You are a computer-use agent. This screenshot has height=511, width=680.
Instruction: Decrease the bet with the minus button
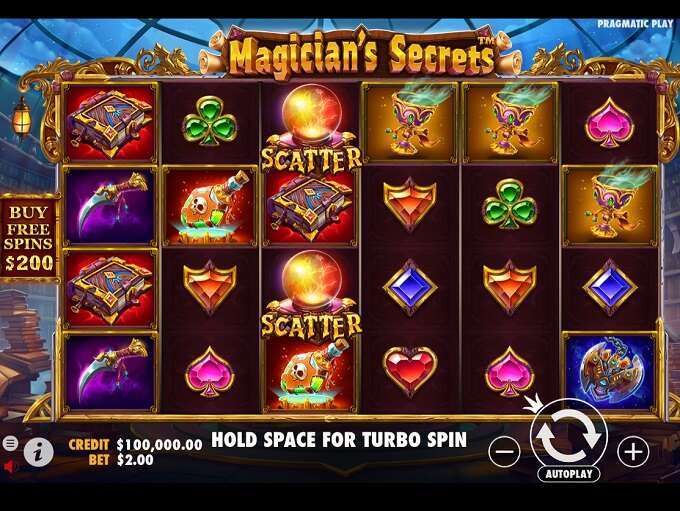tap(505, 452)
